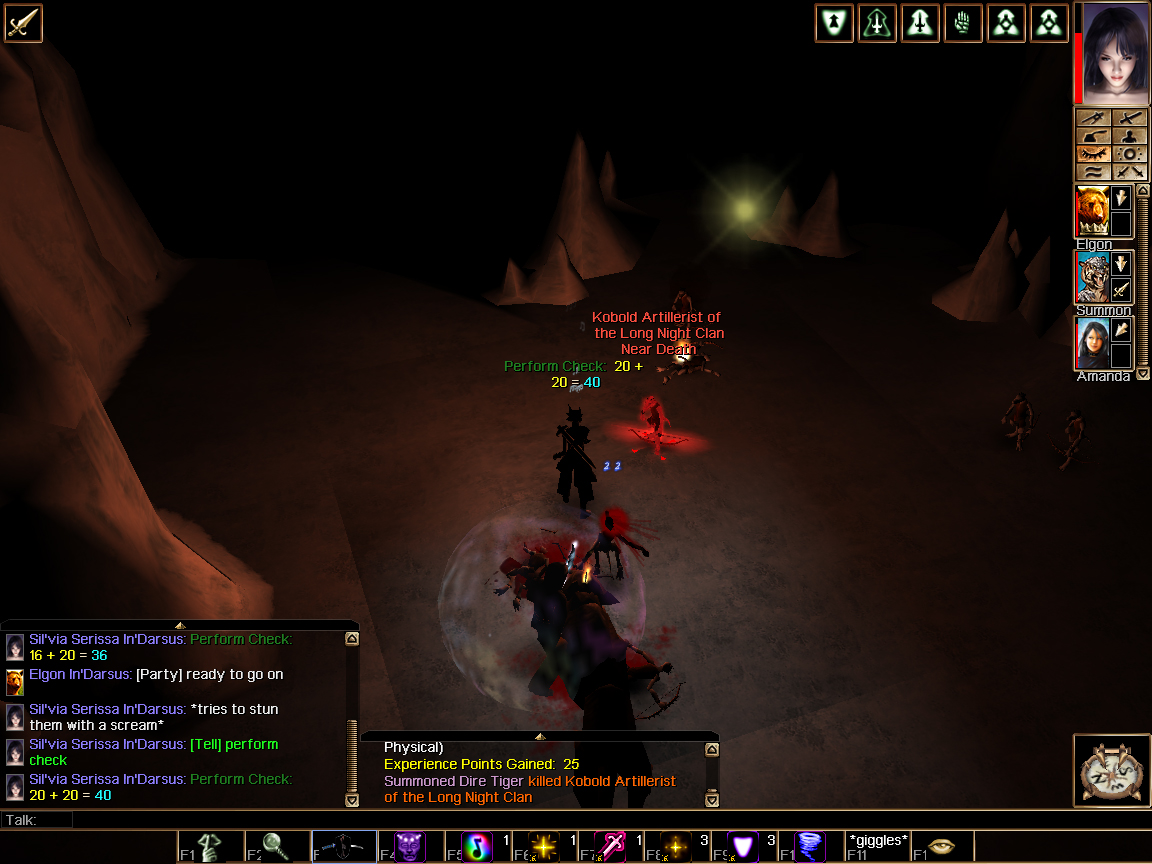Select the Summon dire tiger portrait
This screenshot has height=864, width=1152.
pos(1092,277)
